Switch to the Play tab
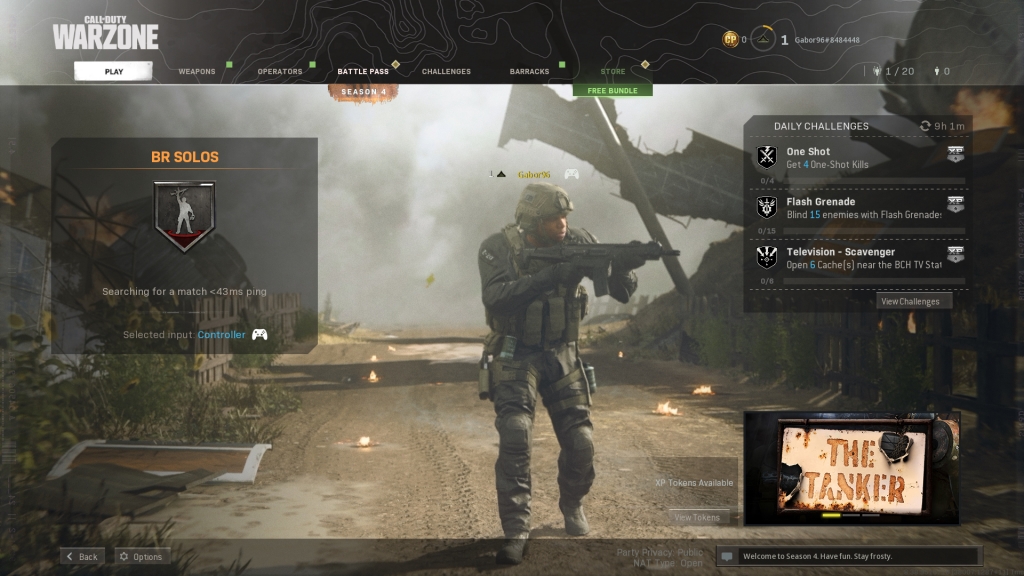Screen dimensions: 1024x576 pyautogui.click(x=113, y=71)
